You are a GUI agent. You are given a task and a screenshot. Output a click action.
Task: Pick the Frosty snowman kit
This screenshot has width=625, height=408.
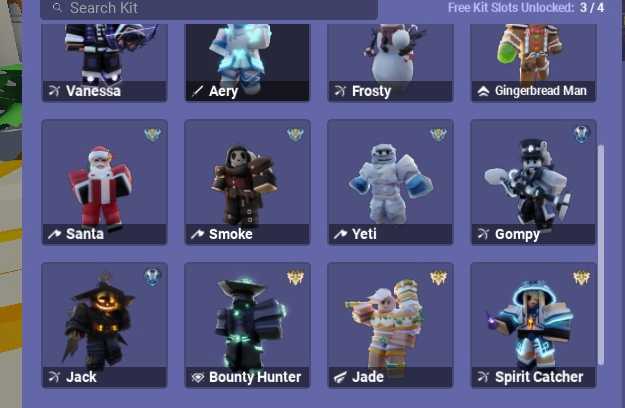(x=390, y=60)
